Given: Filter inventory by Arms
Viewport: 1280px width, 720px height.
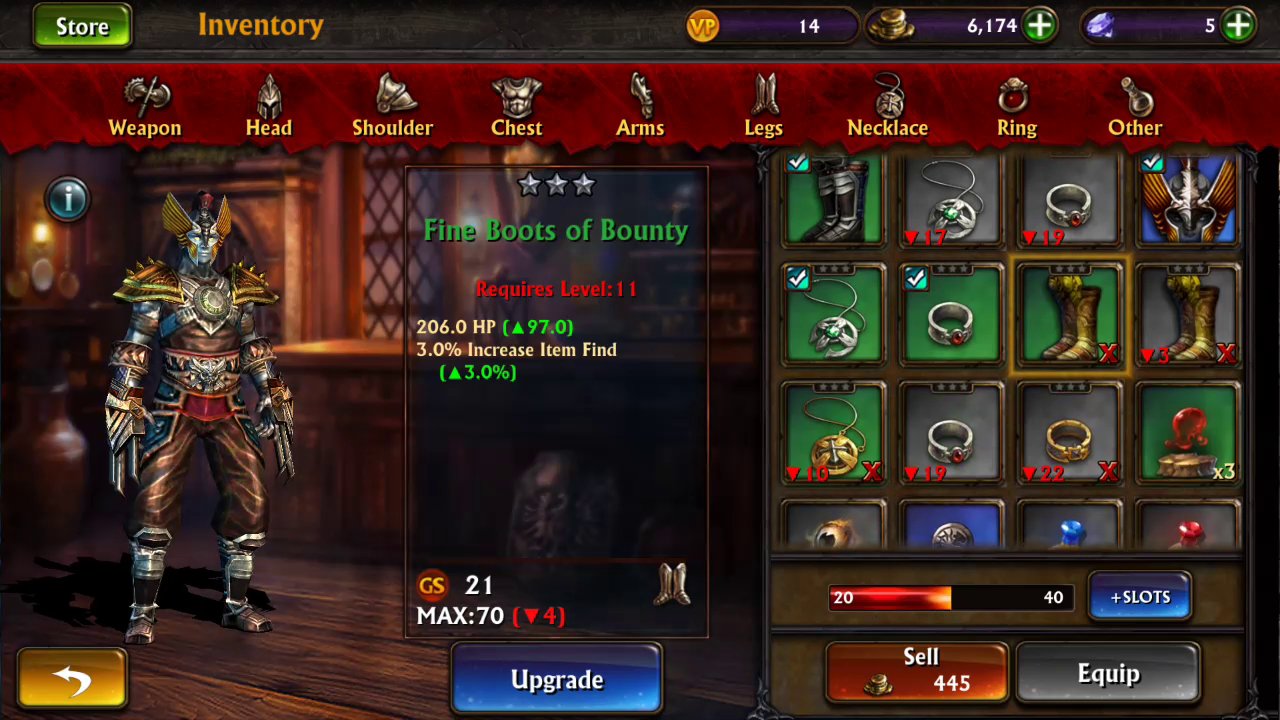Looking at the screenshot, I should (640, 107).
